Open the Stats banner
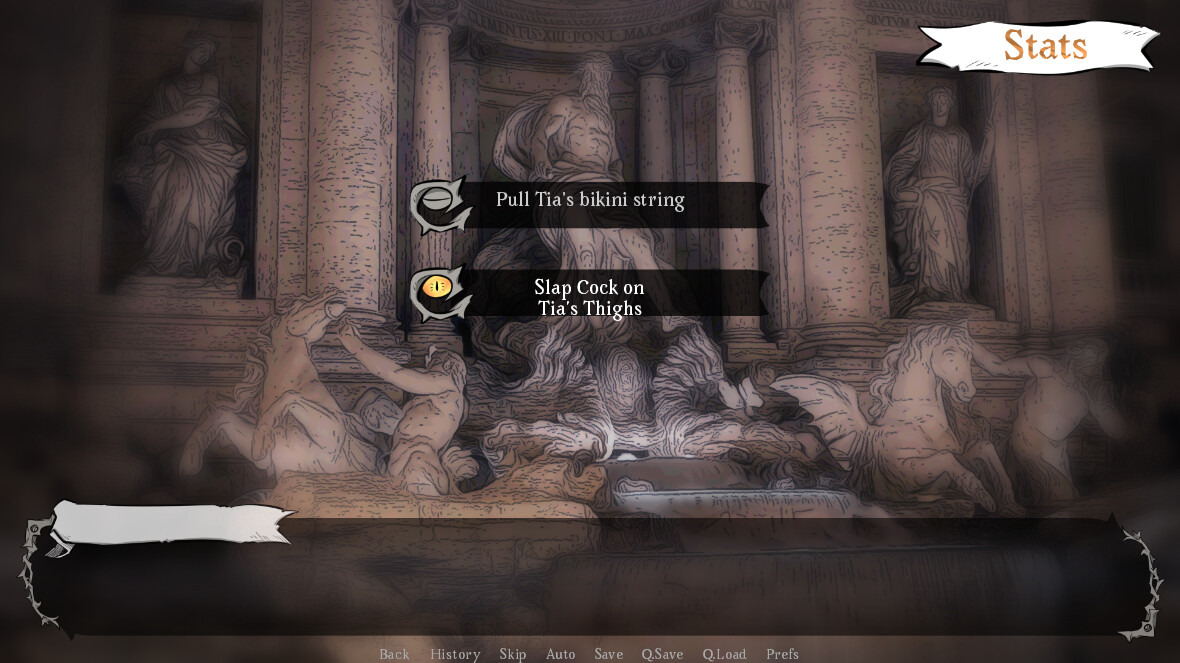This screenshot has width=1180, height=663. click(x=1045, y=46)
